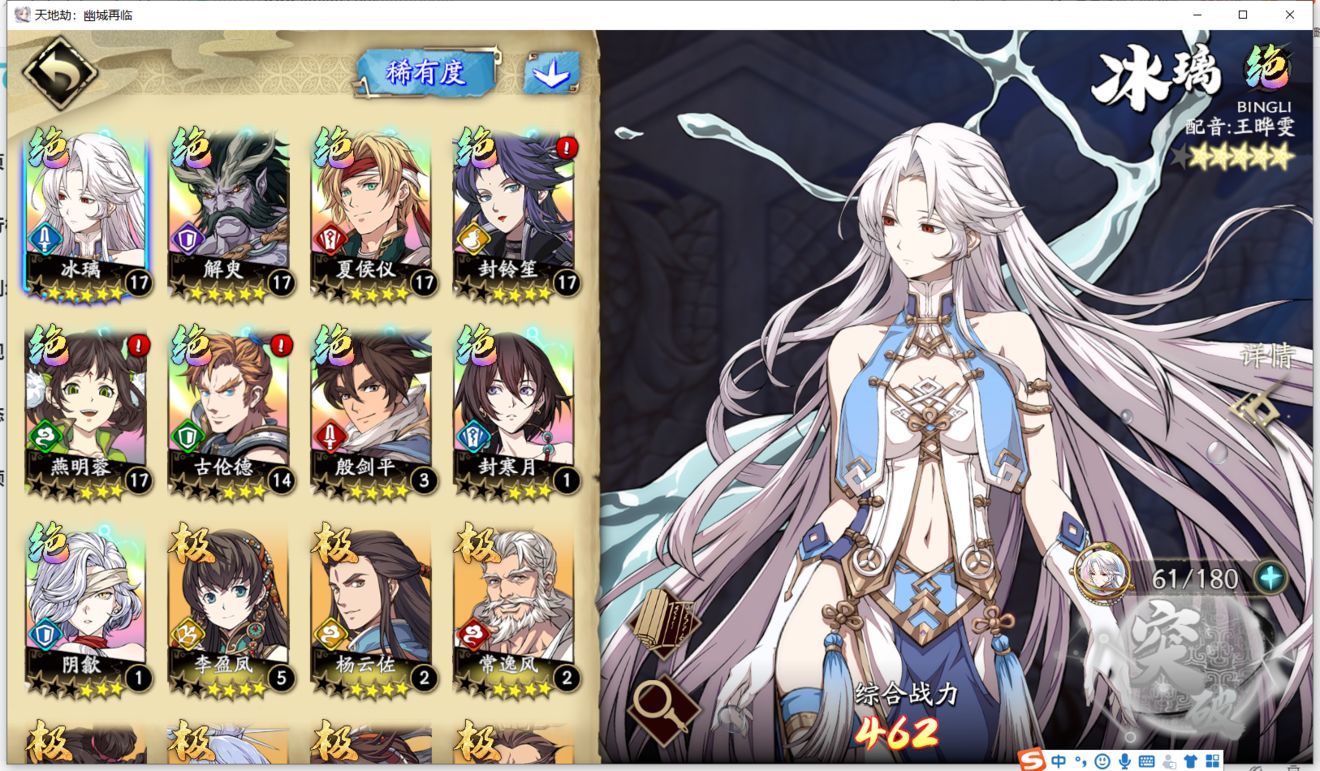Pick the 封铃笙 character card
Viewport: 1320px width, 771px height.
pos(514,215)
